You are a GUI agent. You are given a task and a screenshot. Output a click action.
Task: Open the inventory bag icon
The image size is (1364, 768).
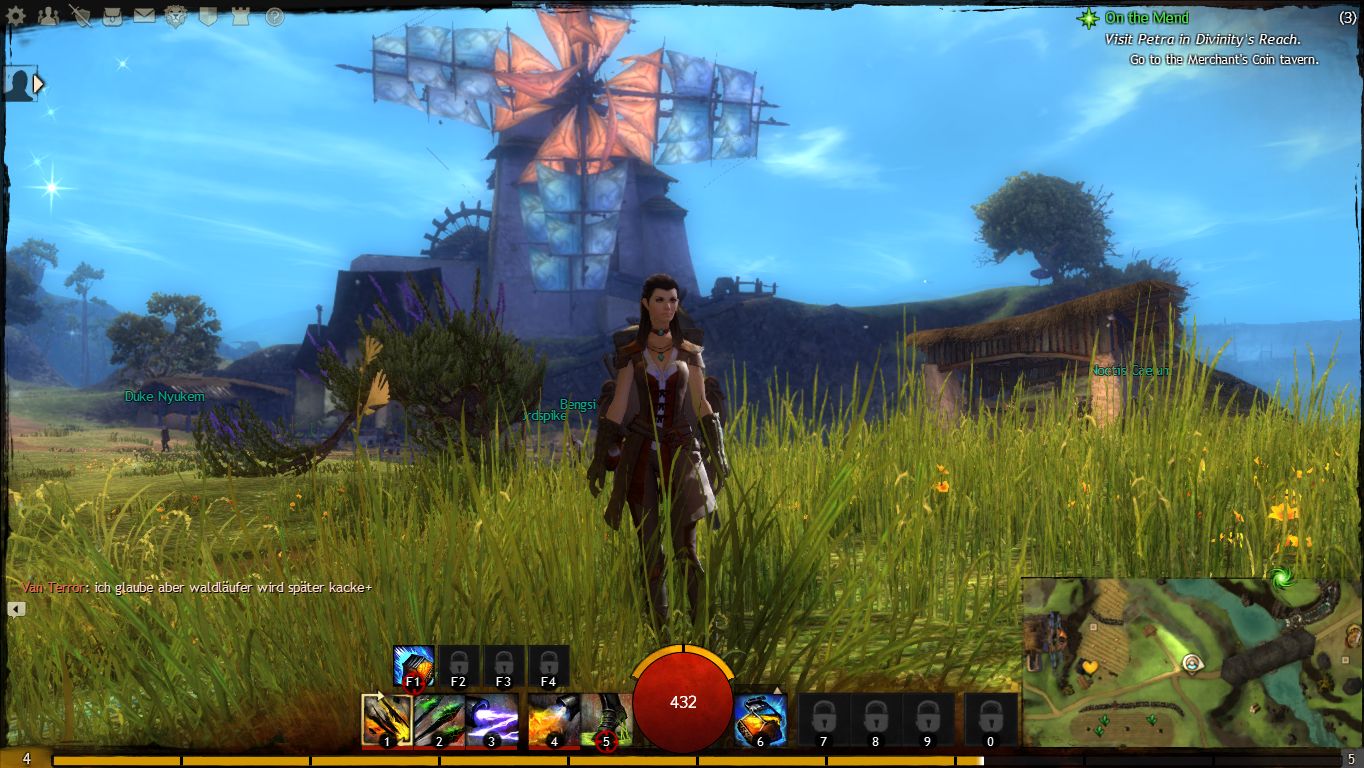[x=112, y=16]
